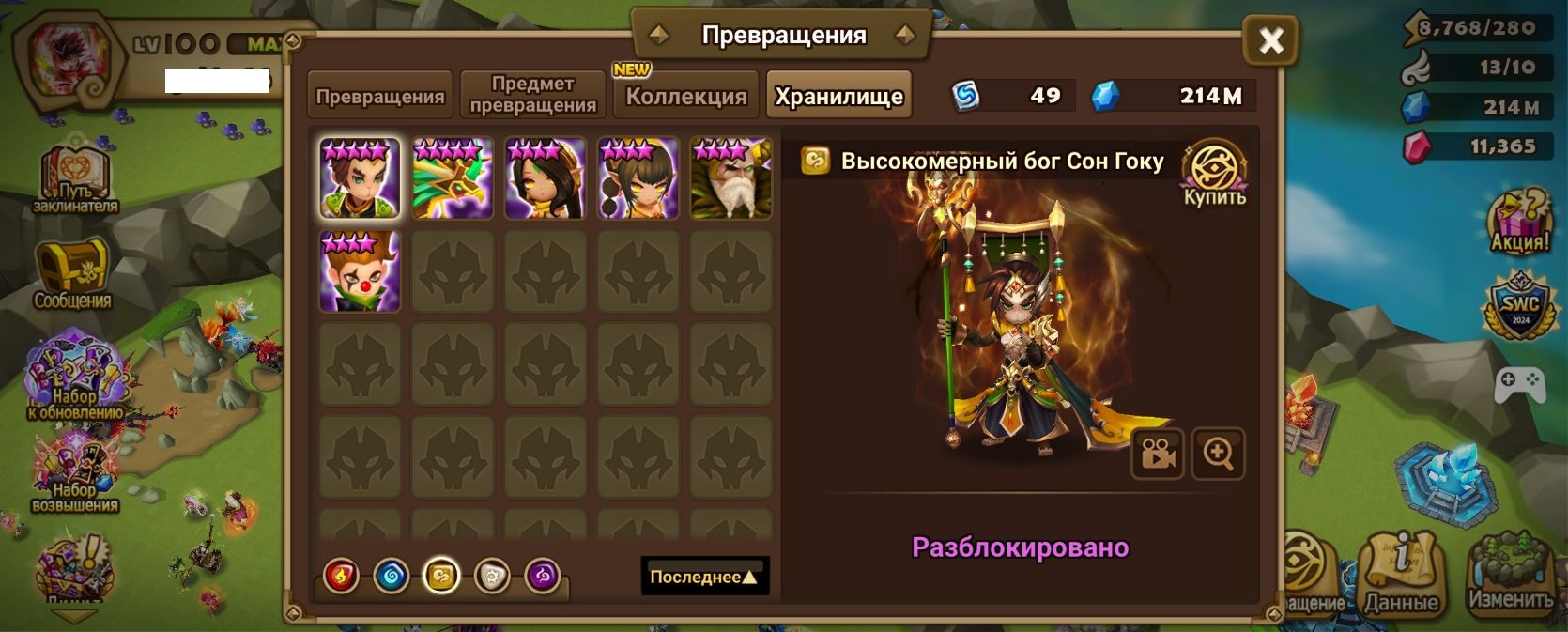Screen dimensions: 1568x632
Task: Toggle the wind element filter
Action: 441,576
